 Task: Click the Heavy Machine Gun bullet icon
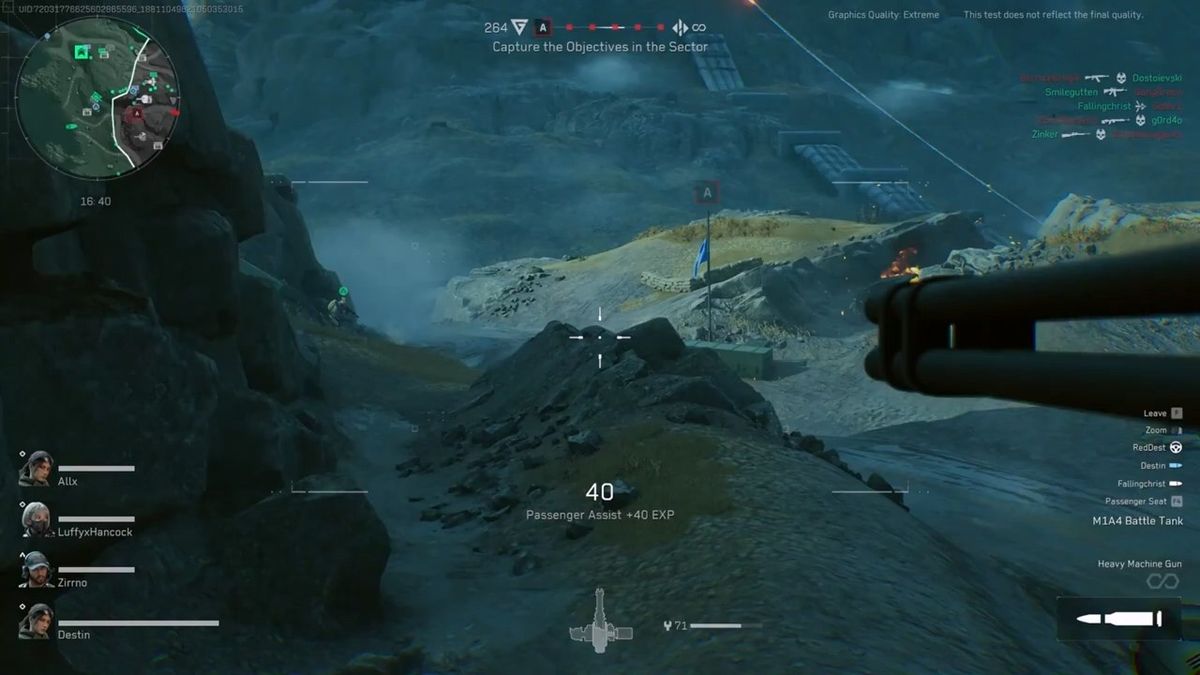tap(1118, 619)
